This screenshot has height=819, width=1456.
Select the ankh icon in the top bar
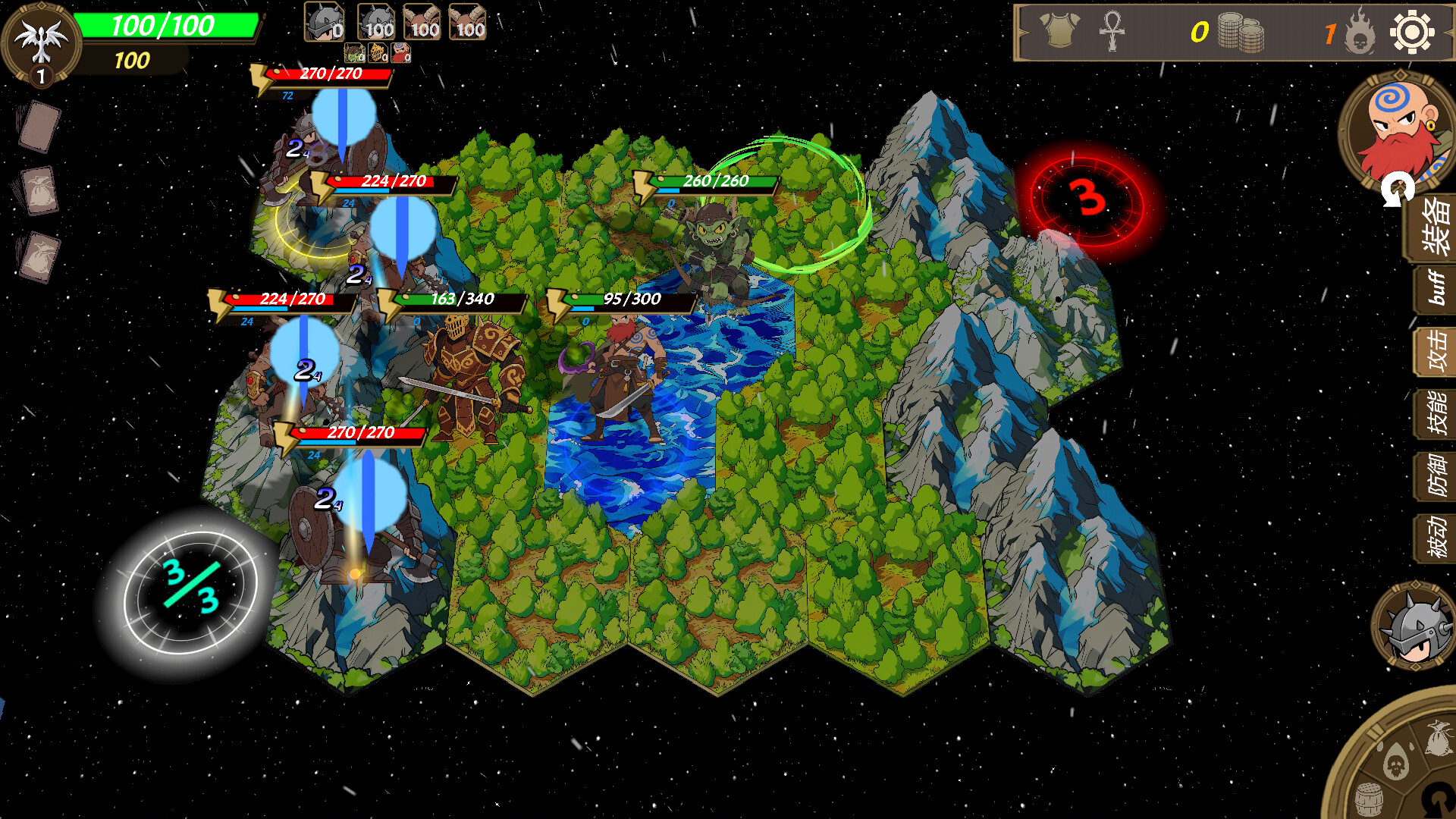(1113, 30)
